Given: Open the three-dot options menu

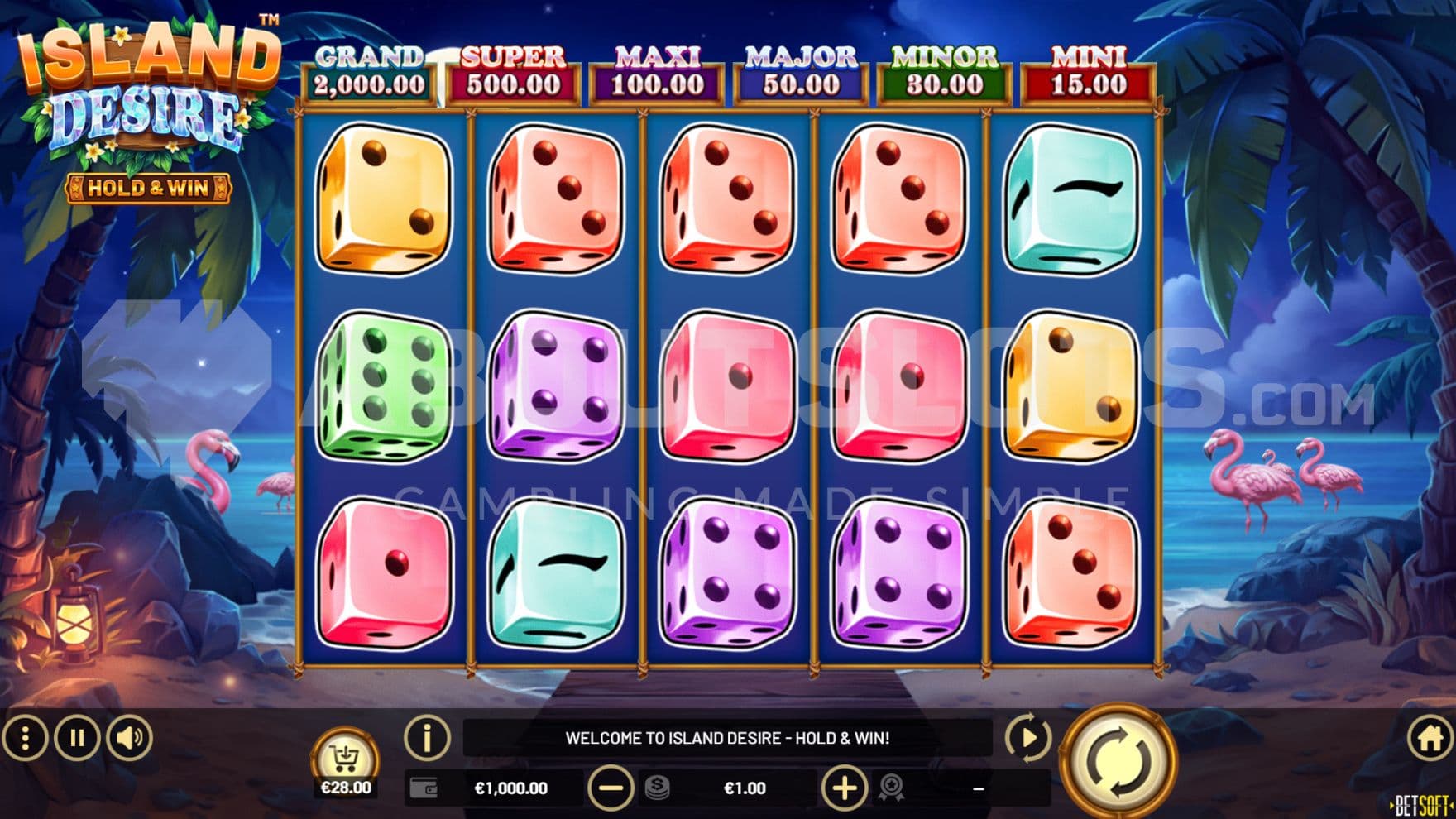Looking at the screenshot, I should click(25, 737).
